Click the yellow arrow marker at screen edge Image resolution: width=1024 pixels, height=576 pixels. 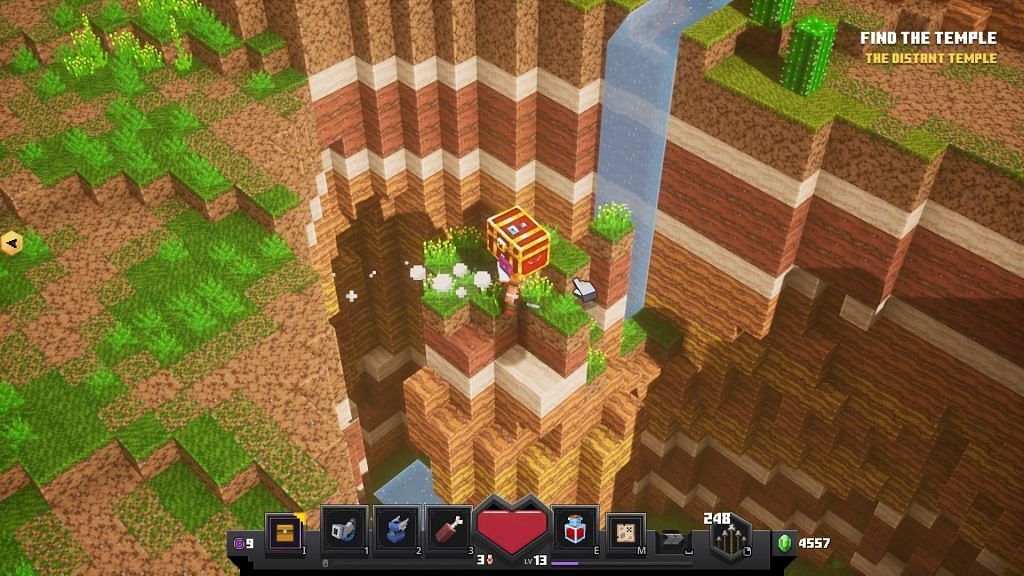pyautogui.click(x=11, y=241)
